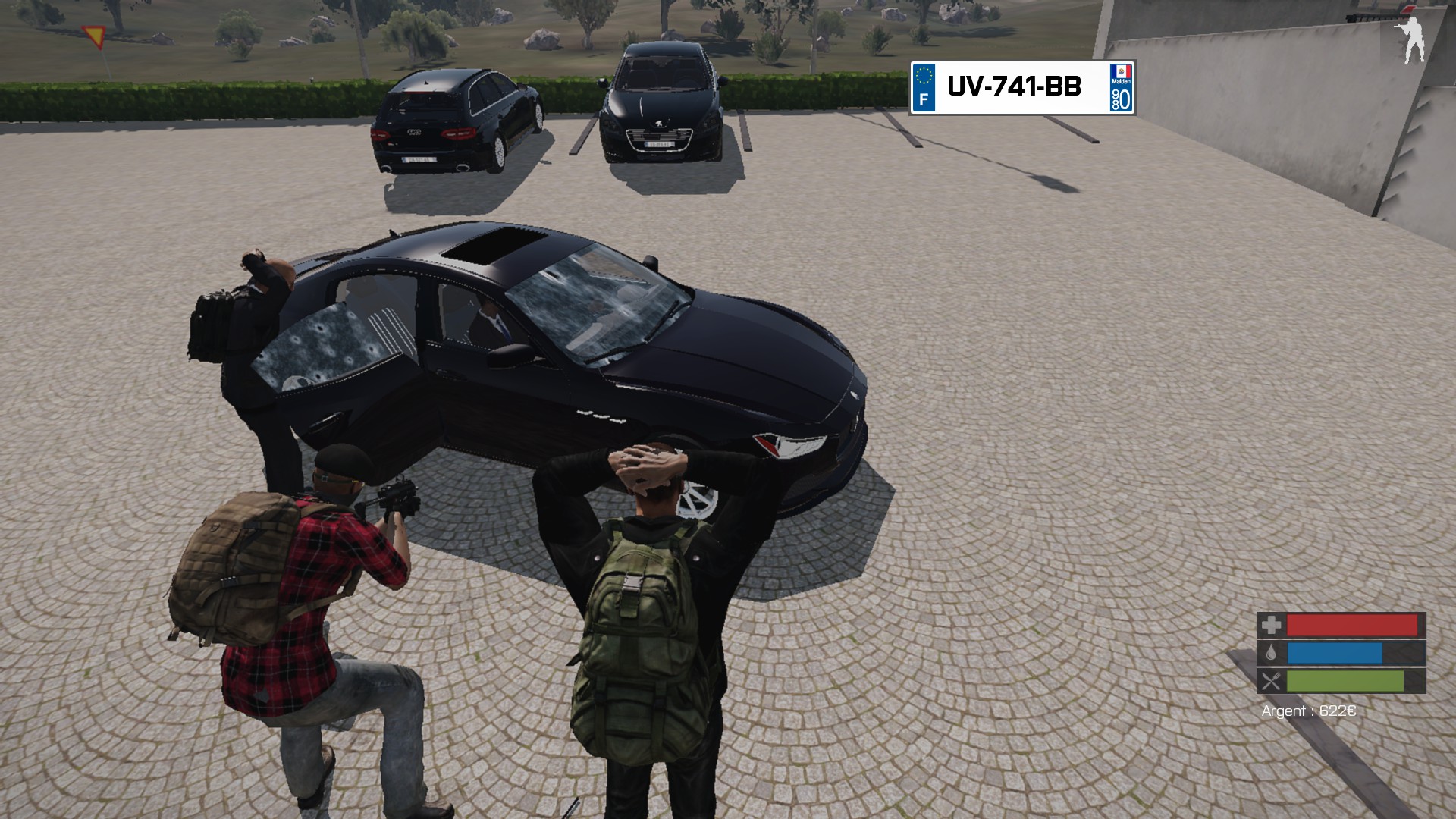Select the soldier stance indicator icon
Screen dimensions: 1456x819
tap(1411, 40)
